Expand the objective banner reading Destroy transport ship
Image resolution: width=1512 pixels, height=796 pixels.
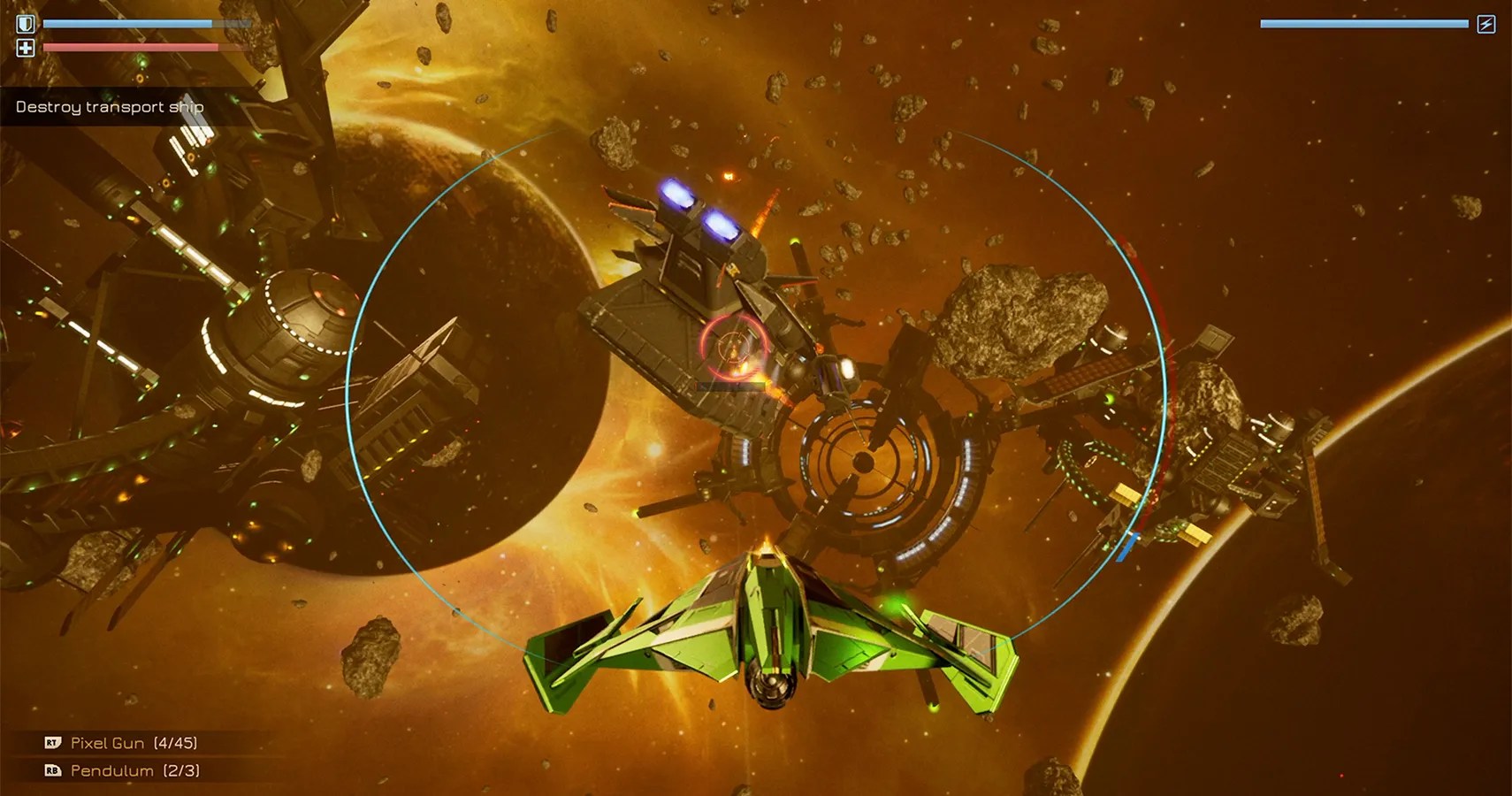tap(108, 106)
